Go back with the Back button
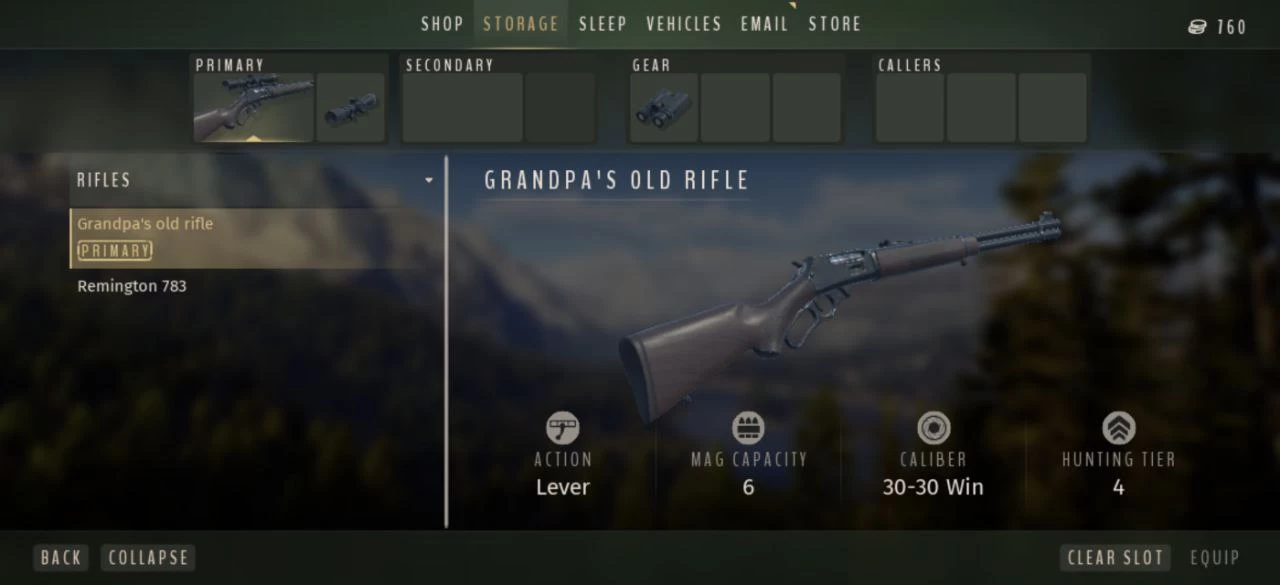 click(x=61, y=558)
